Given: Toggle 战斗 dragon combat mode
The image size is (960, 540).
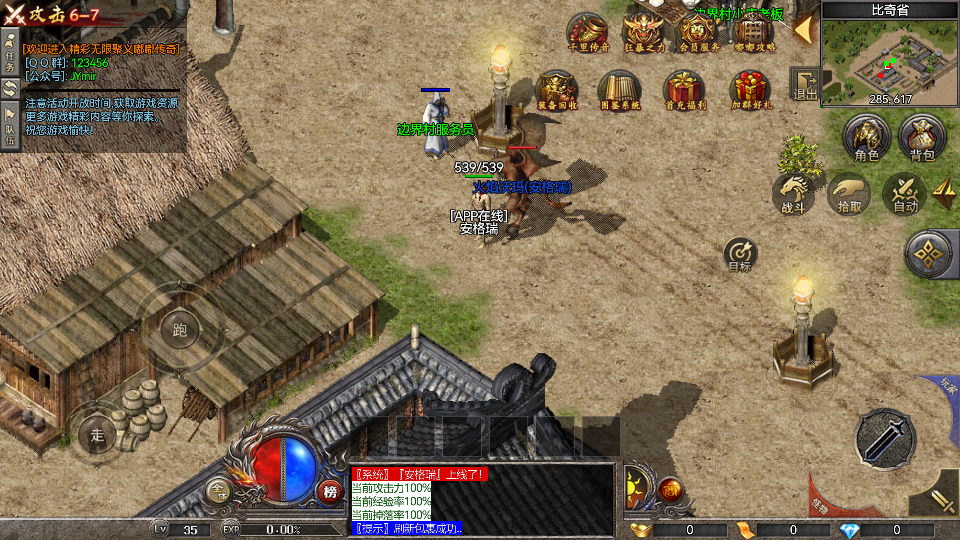Looking at the screenshot, I should pyautogui.click(x=793, y=193).
